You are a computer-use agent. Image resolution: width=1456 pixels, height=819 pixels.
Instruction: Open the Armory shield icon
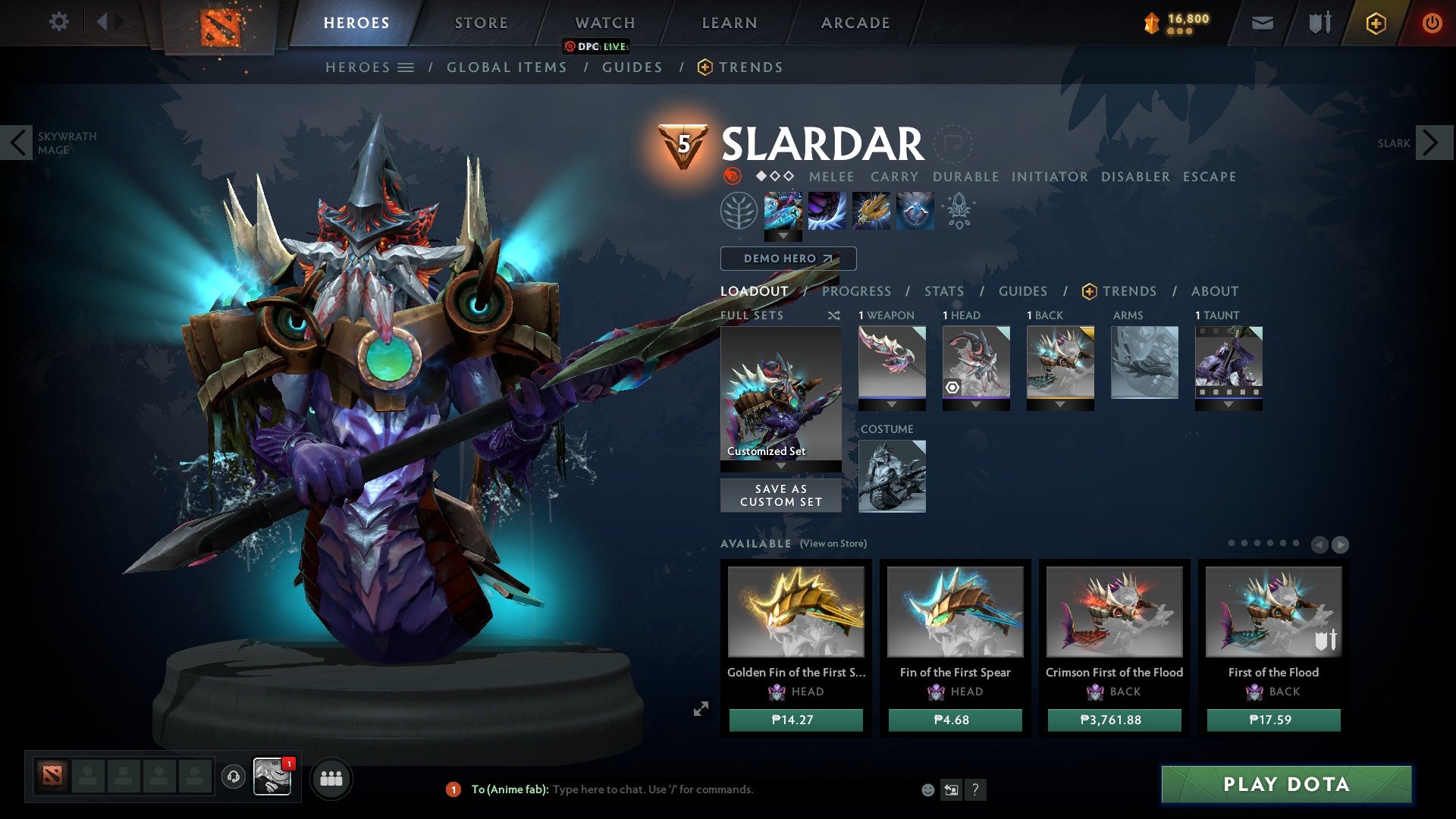point(1317,22)
